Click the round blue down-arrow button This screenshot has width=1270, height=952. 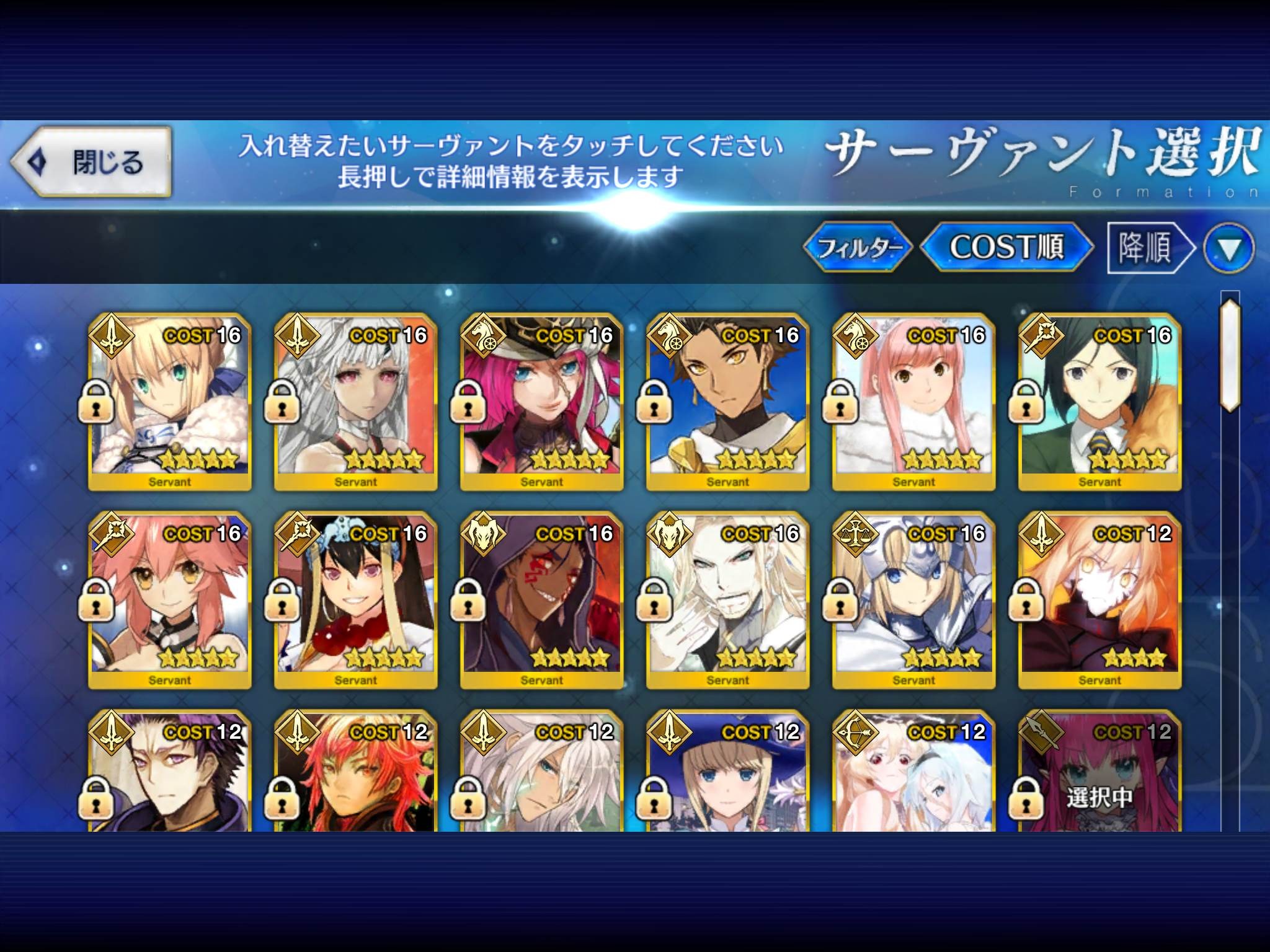click(1229, 249)
